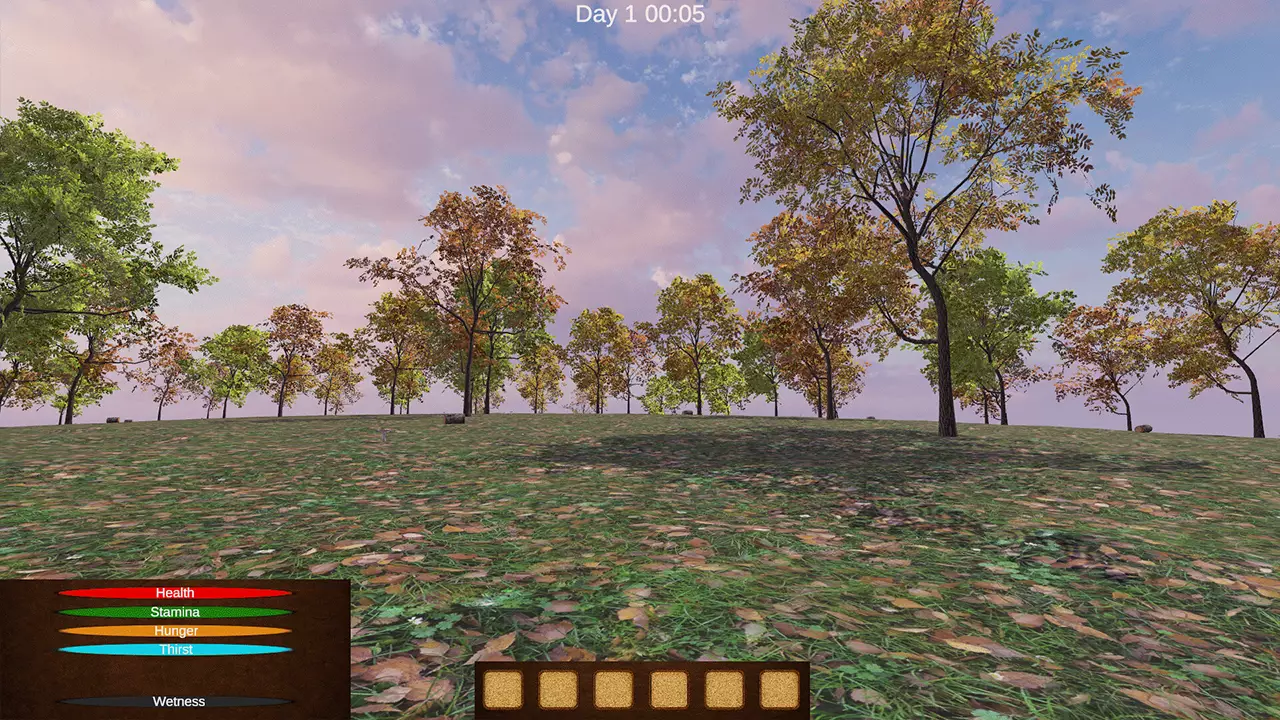The image size is (1280, 720).
Task: Select the third hotbar slot
Action: point(613,690)
